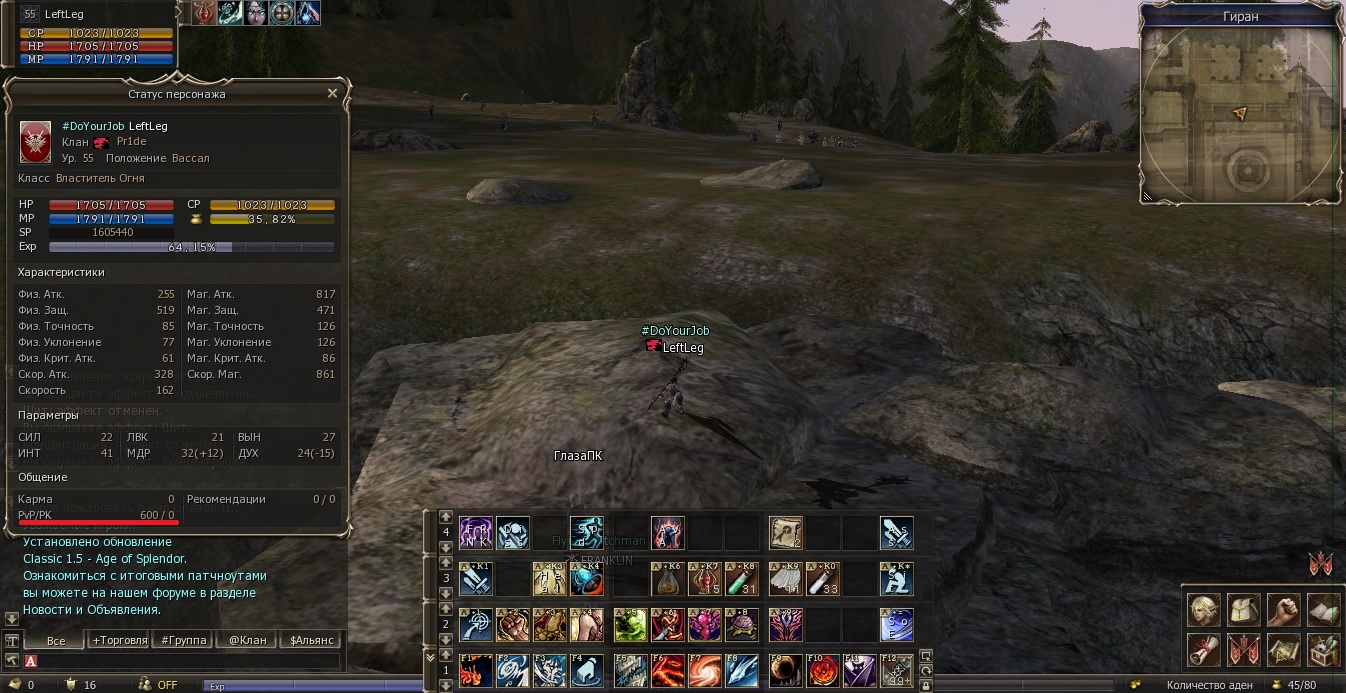This screenshot has width=1346, height=693.
Task: Open the actions fist icon
Action: 1283,608
